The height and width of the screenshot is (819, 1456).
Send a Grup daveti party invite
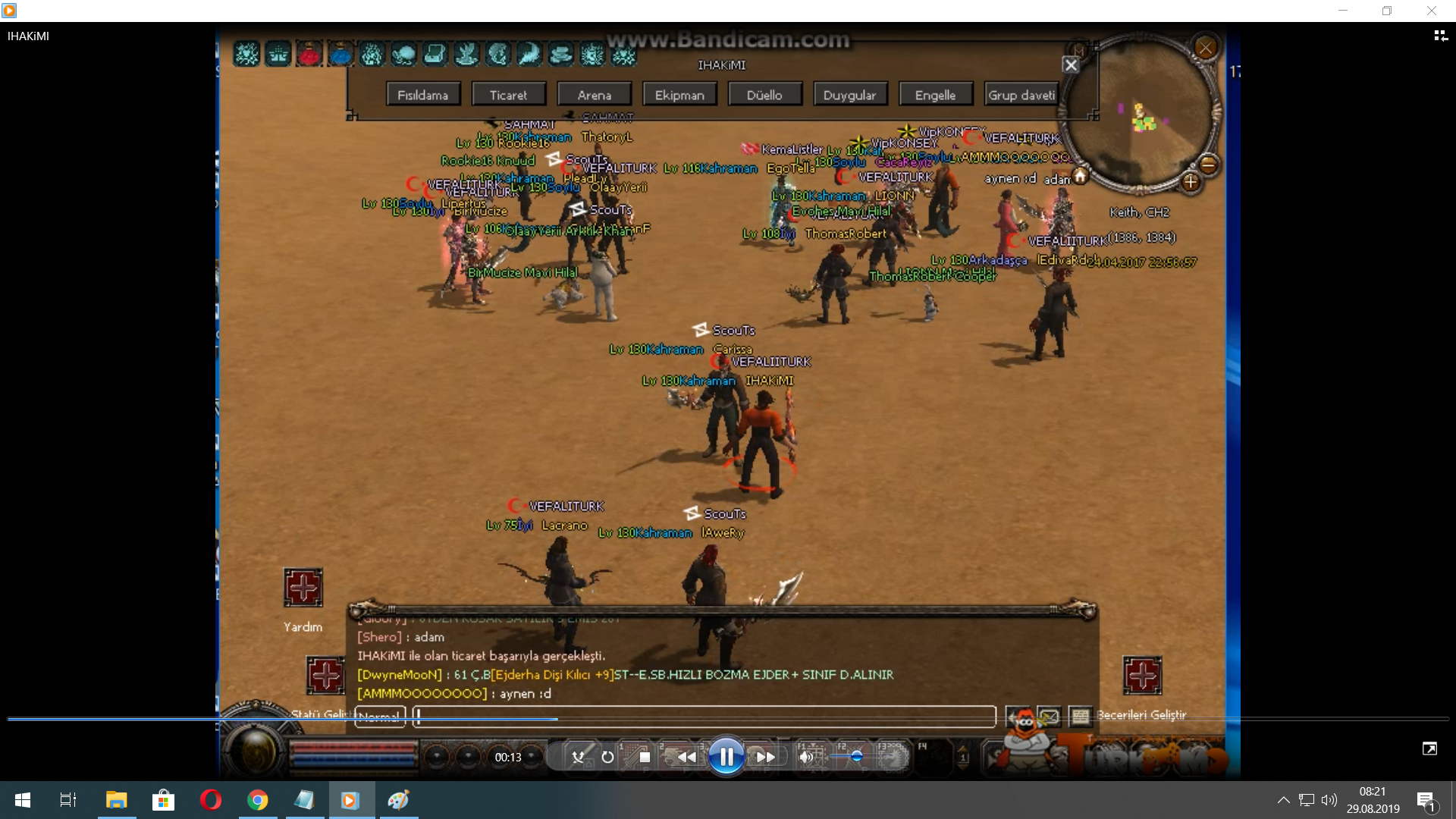(1021, 95)
